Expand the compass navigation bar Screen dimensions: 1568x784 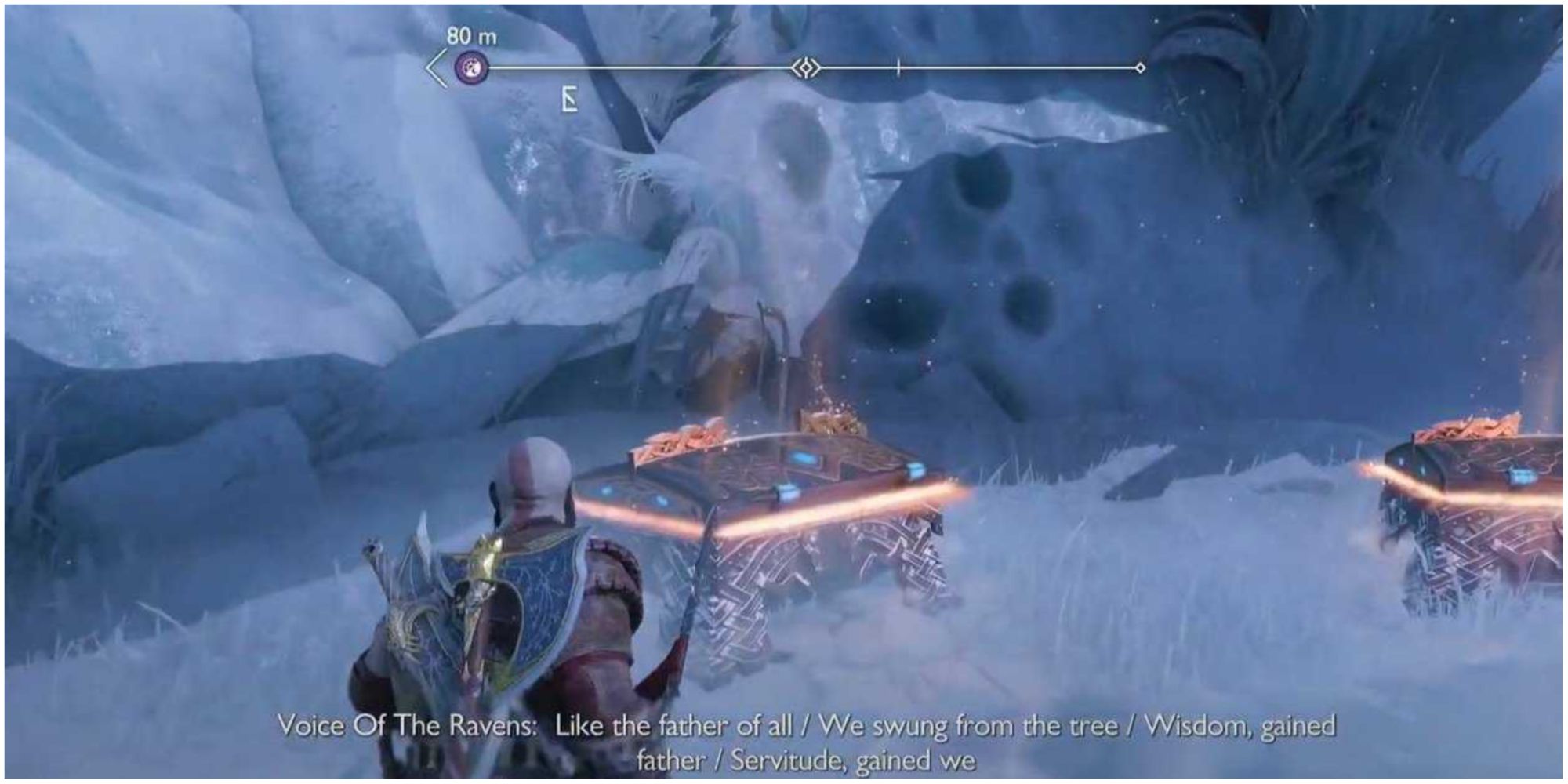click(784, 67)
